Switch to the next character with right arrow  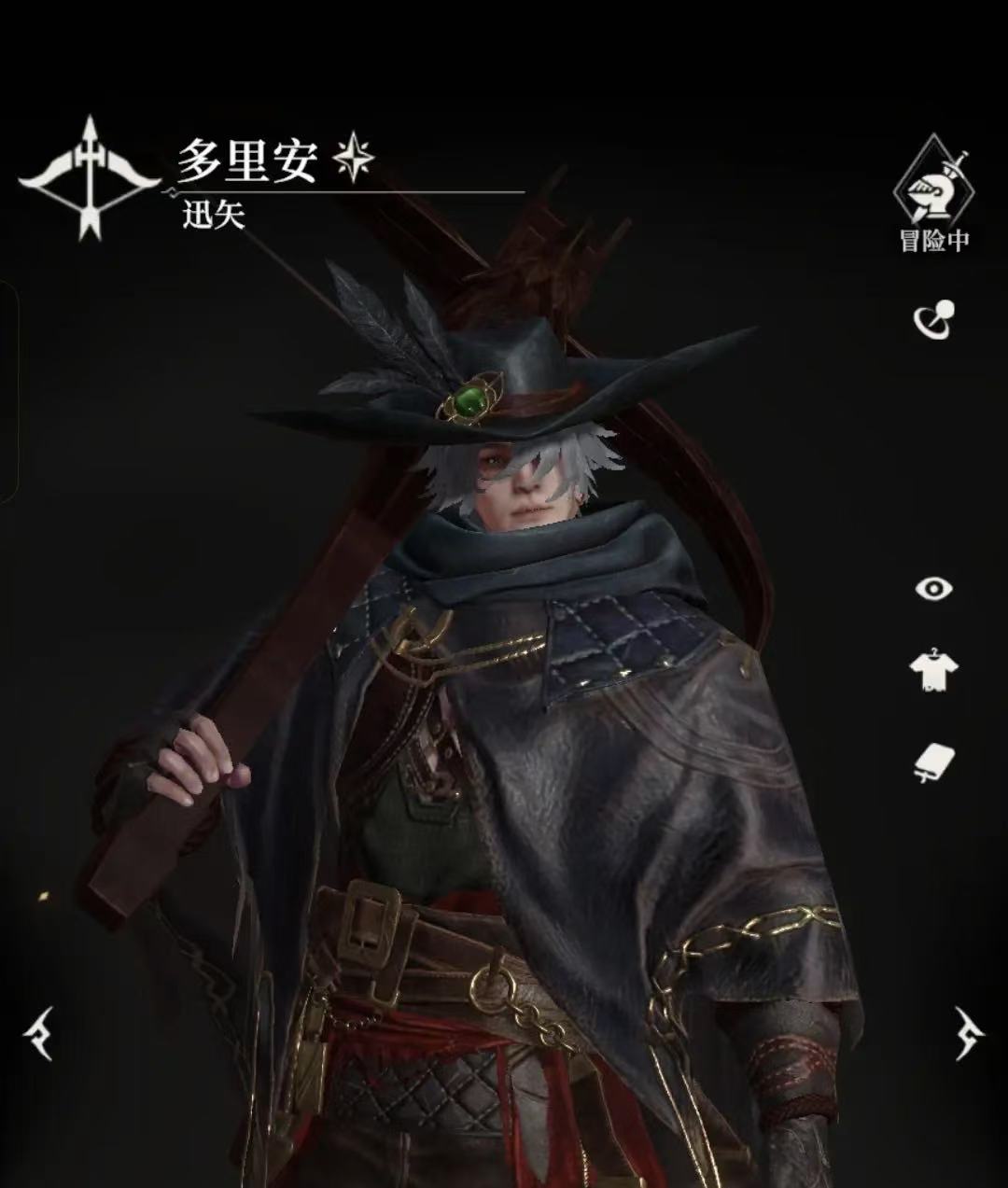[x=968, y=1033]
